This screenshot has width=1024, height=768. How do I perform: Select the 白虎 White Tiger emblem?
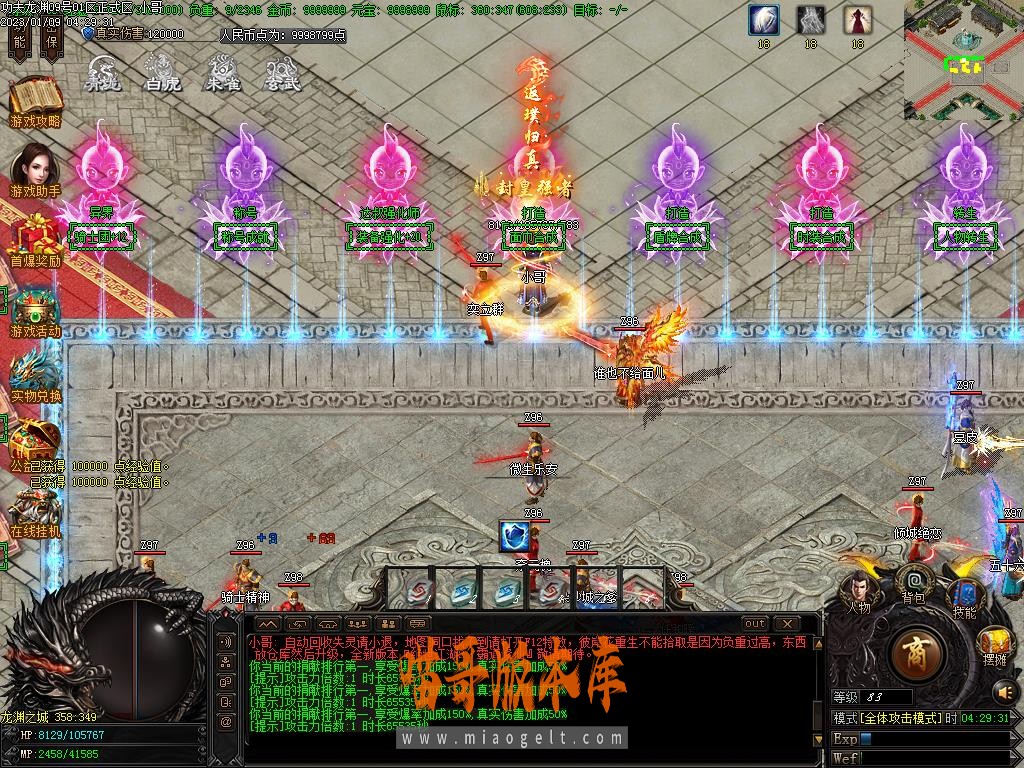click(162, 73)
